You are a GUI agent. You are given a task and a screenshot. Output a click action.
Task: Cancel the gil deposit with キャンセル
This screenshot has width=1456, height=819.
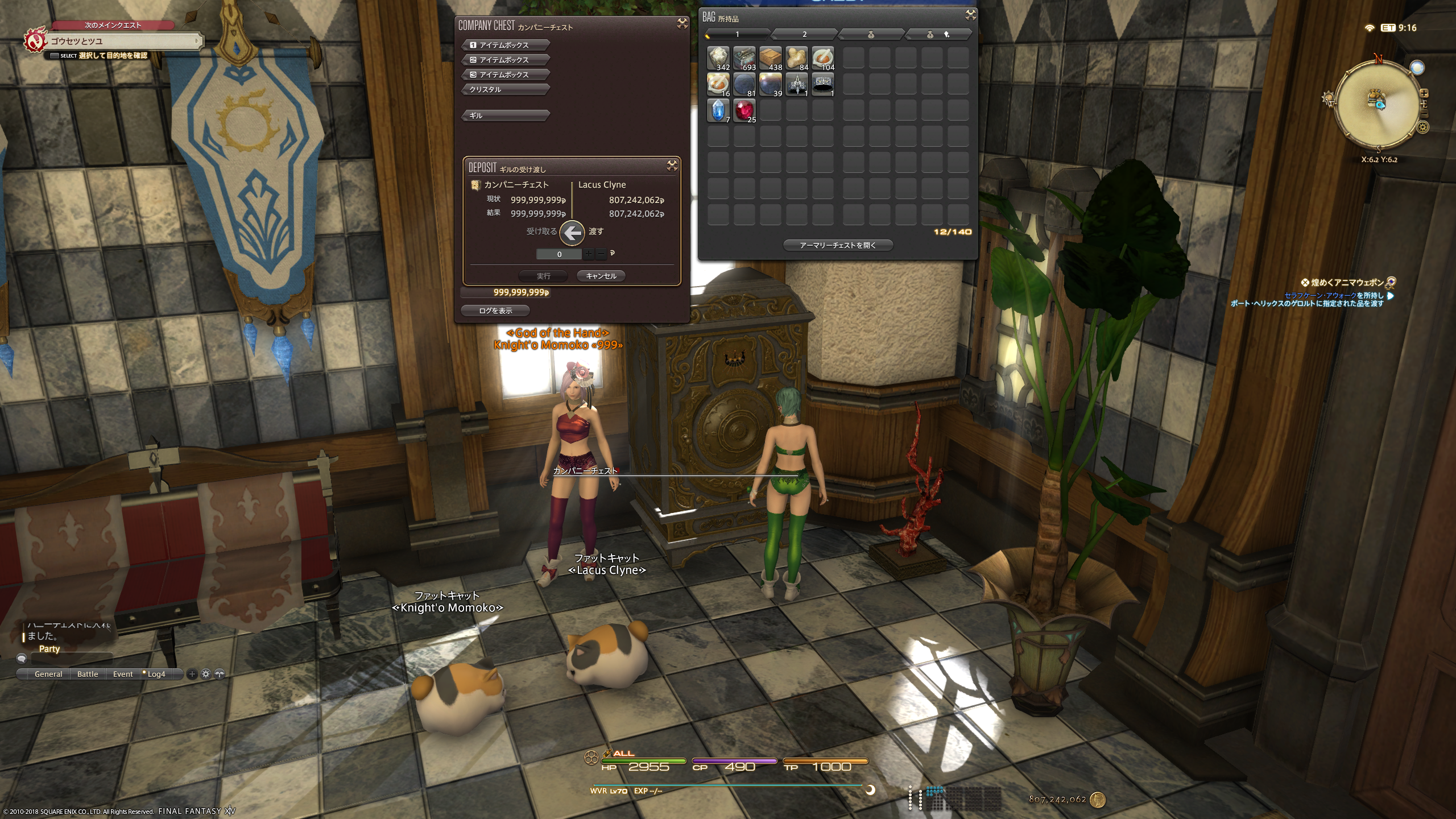[601, 276]
